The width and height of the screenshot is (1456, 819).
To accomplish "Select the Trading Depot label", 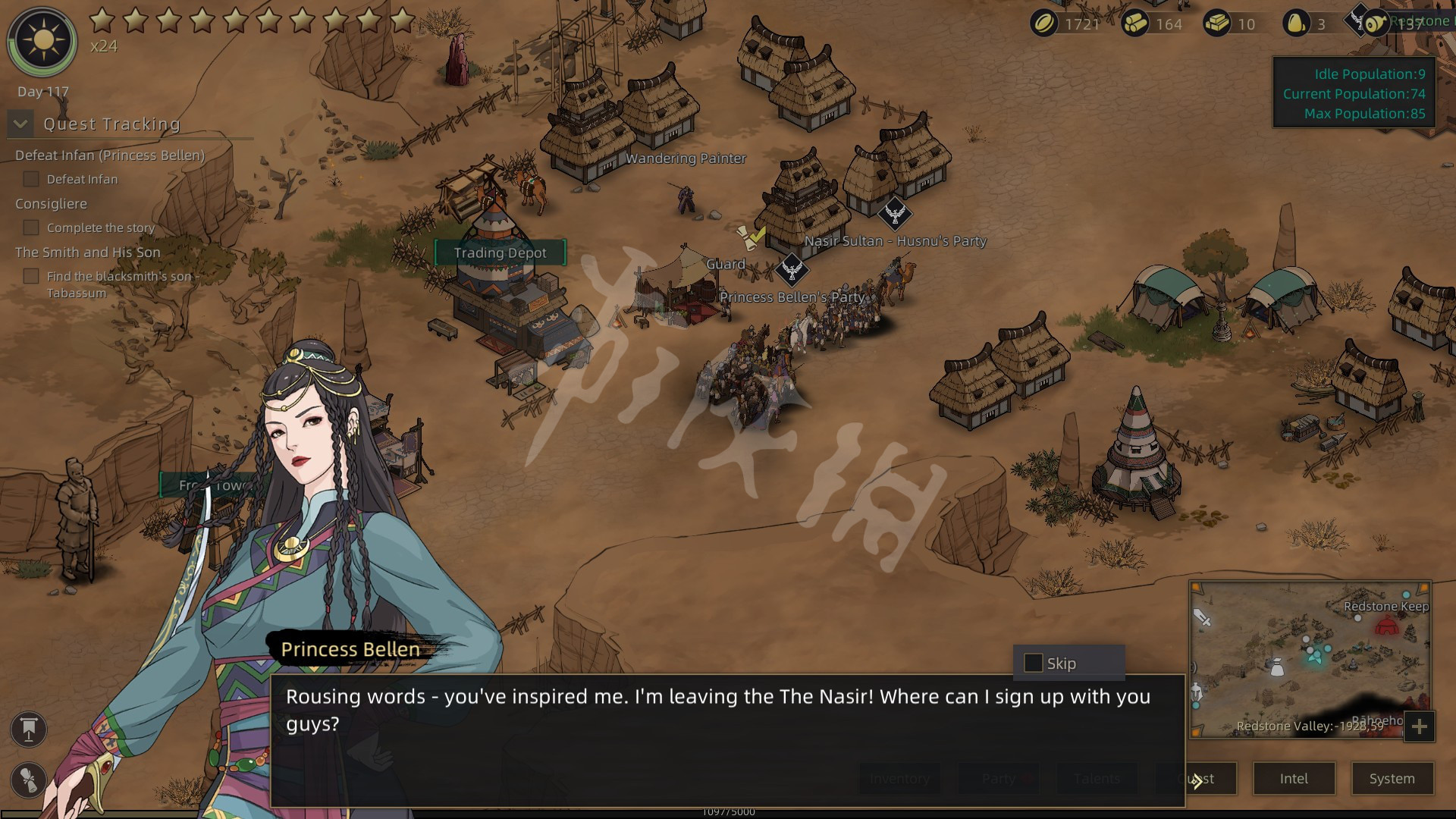I will click(x=500, y=253).
